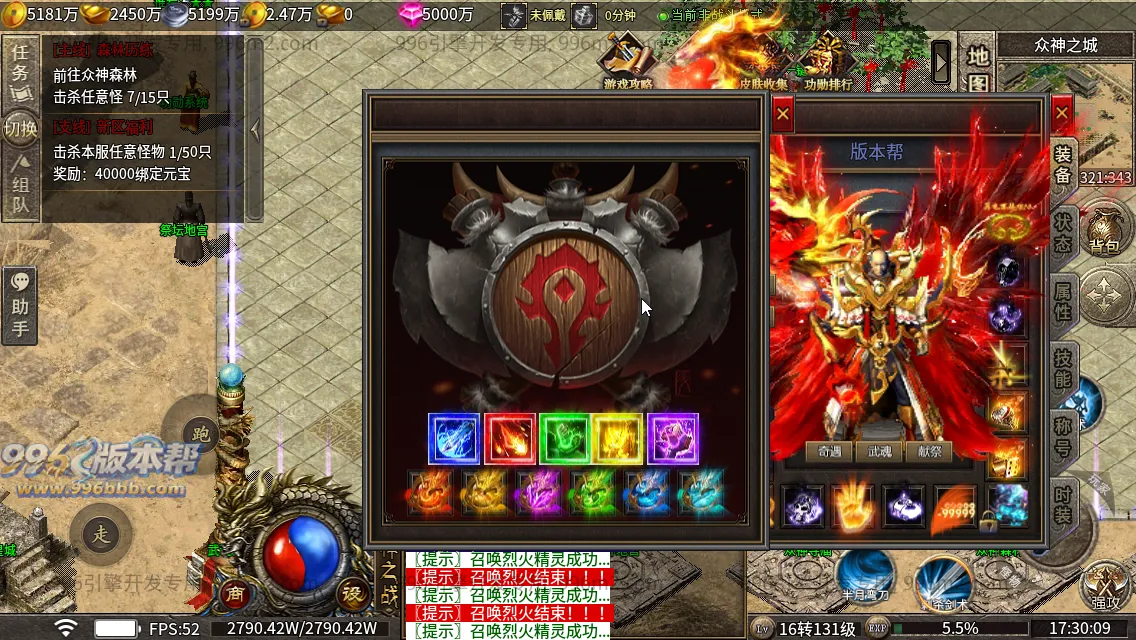Select the purple fist skill icon

(673, 438)
